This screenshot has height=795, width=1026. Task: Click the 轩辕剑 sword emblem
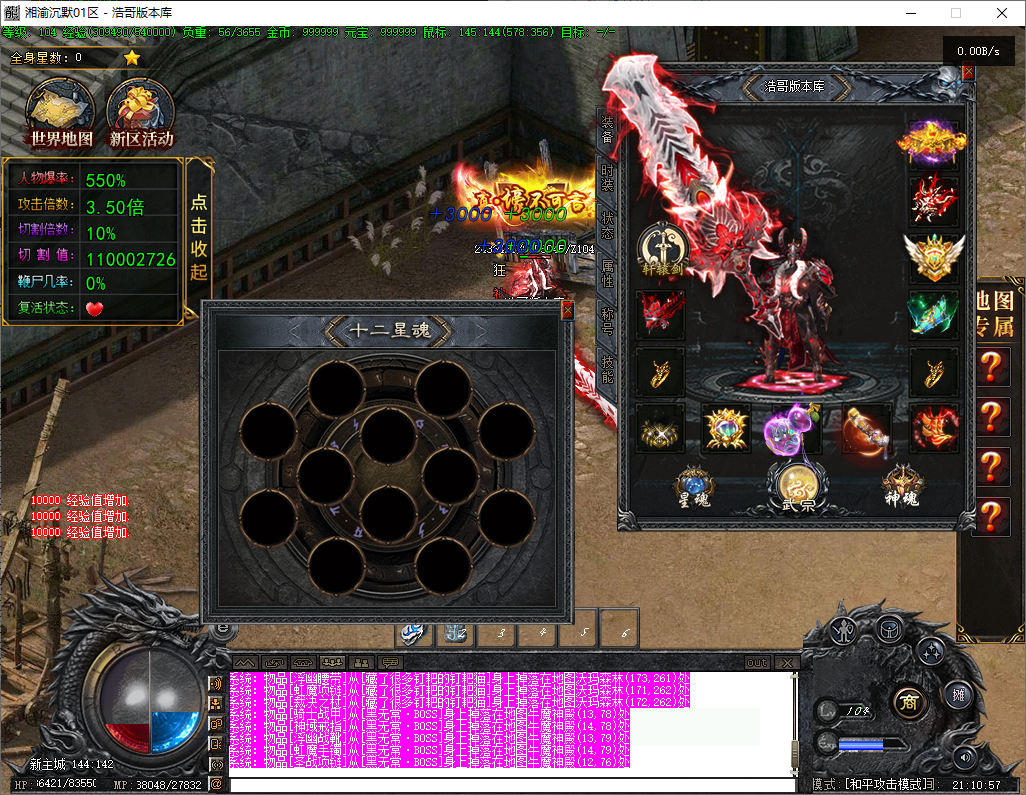[661, 248]
